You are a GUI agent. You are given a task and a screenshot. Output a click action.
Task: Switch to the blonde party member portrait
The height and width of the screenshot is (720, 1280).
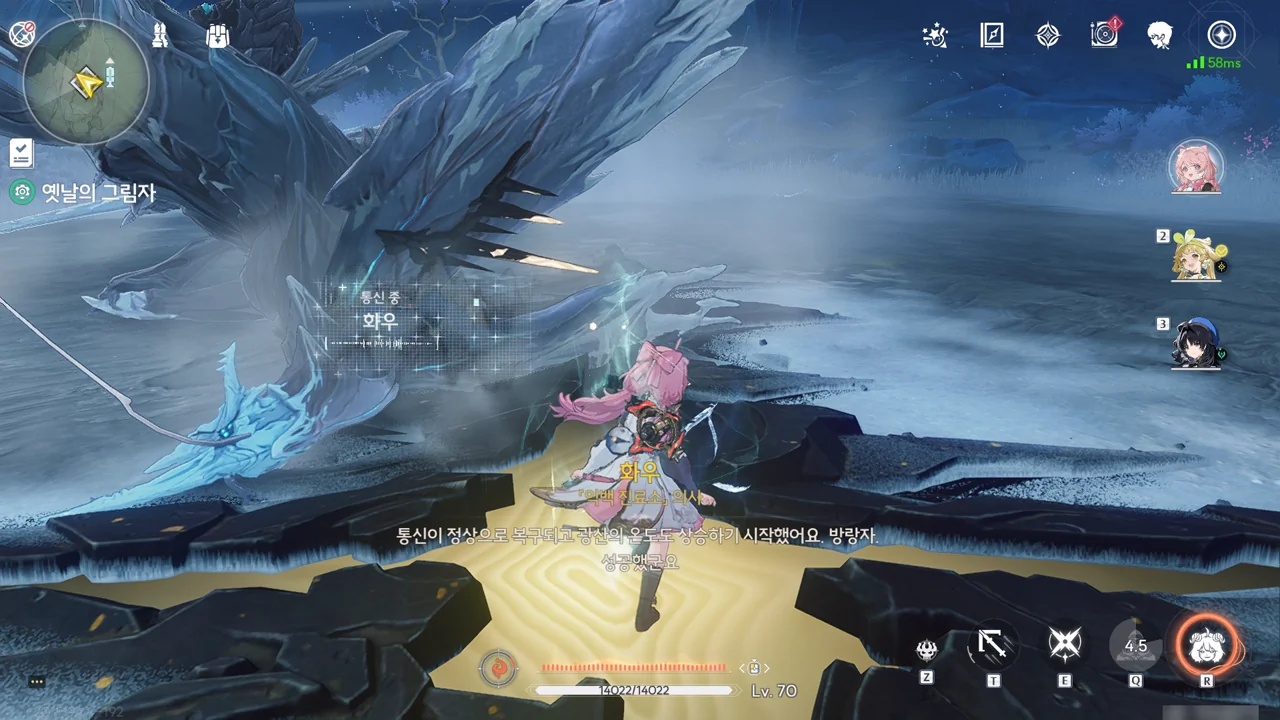click(1196, 257)
